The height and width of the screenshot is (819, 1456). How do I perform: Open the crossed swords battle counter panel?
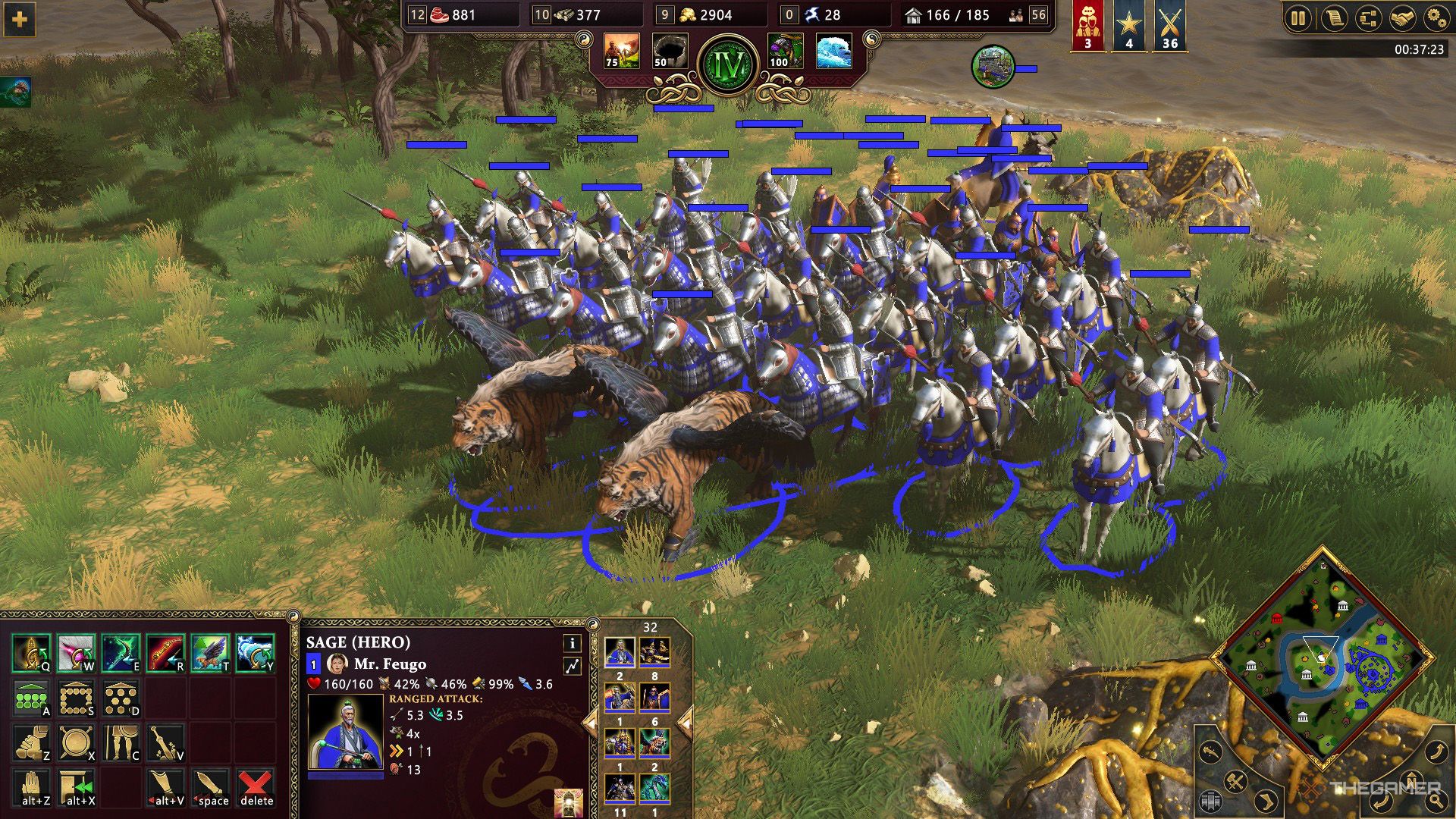[1169, 23]
